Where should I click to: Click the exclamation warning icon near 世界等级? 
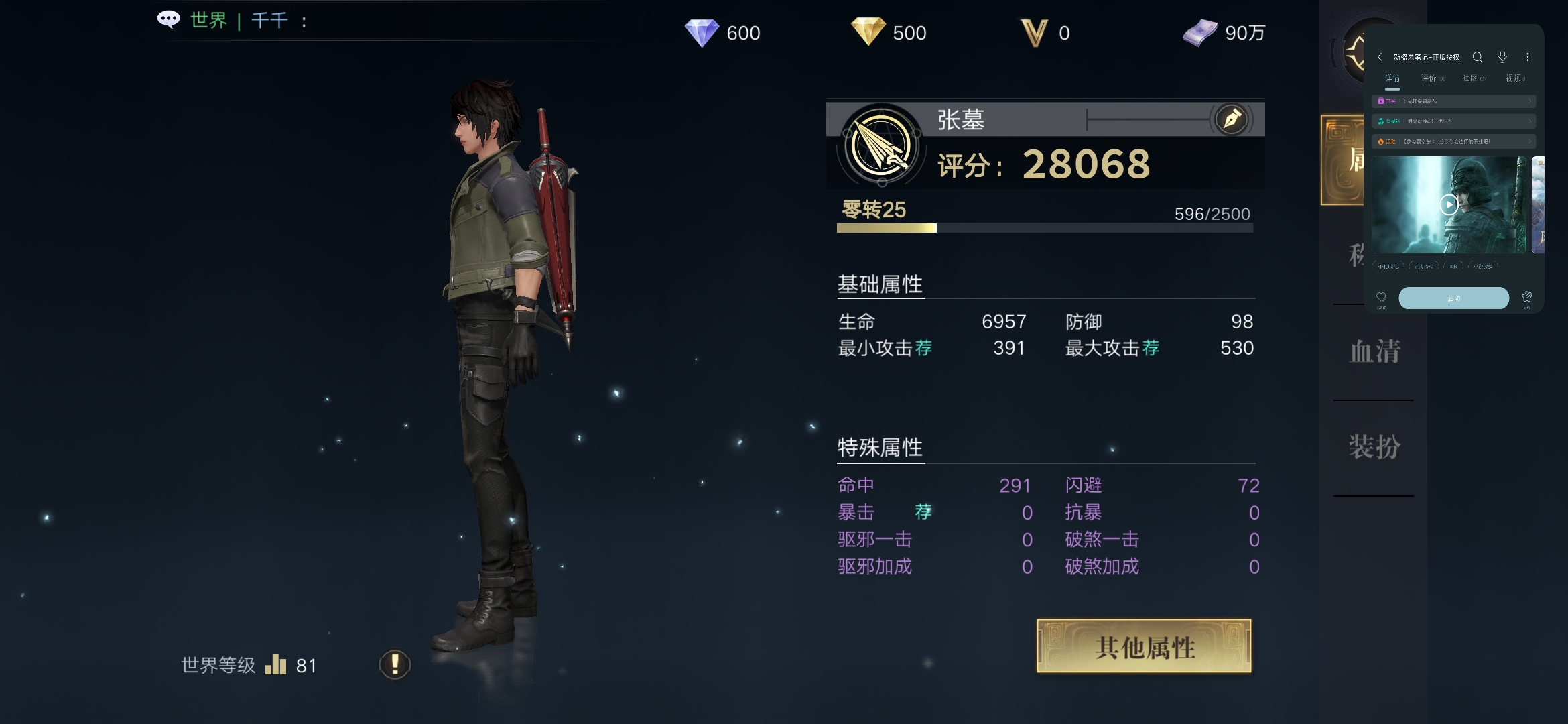point(394,666)
